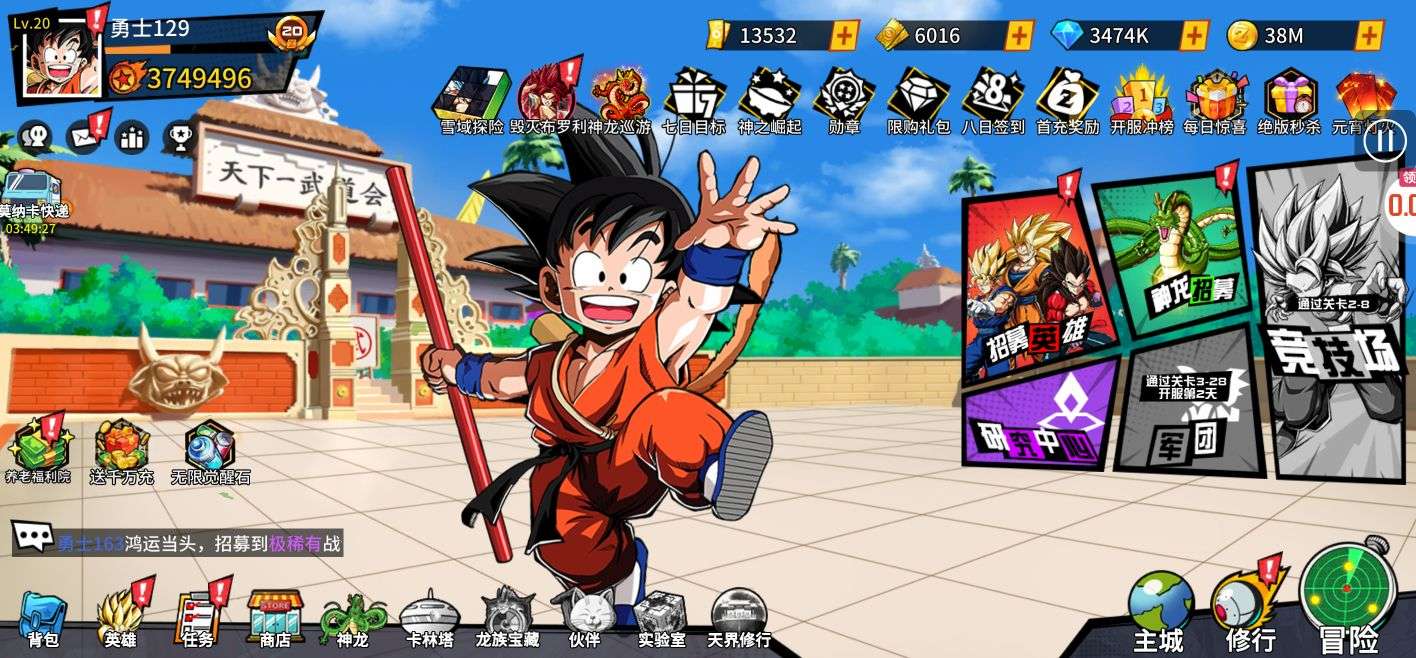Go to 冒险 adventure radar
The height and width of the screenshot is (658, 1416).
coord(1348,600)
